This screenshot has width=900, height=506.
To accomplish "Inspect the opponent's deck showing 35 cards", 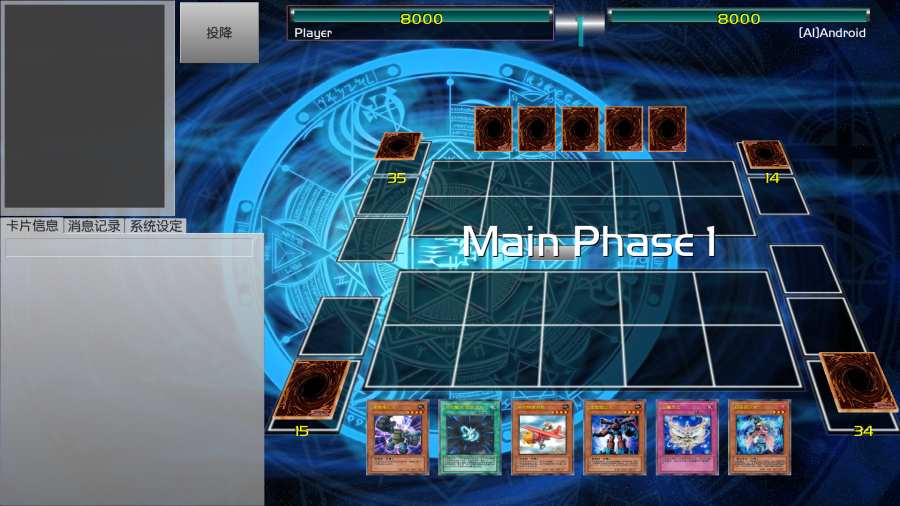I will 398,147.
